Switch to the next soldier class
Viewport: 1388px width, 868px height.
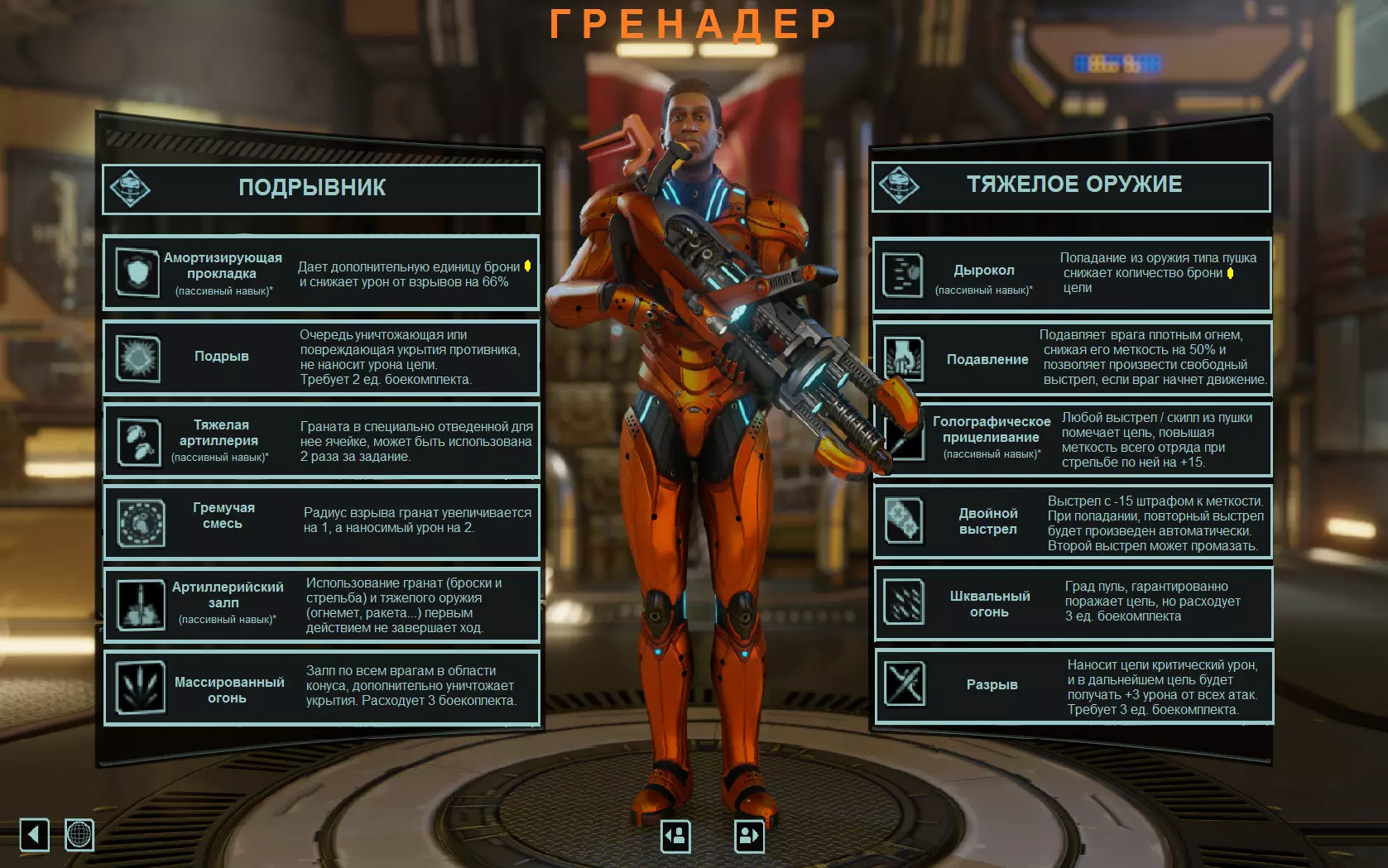pyautogui.click(x=749, y=836)
